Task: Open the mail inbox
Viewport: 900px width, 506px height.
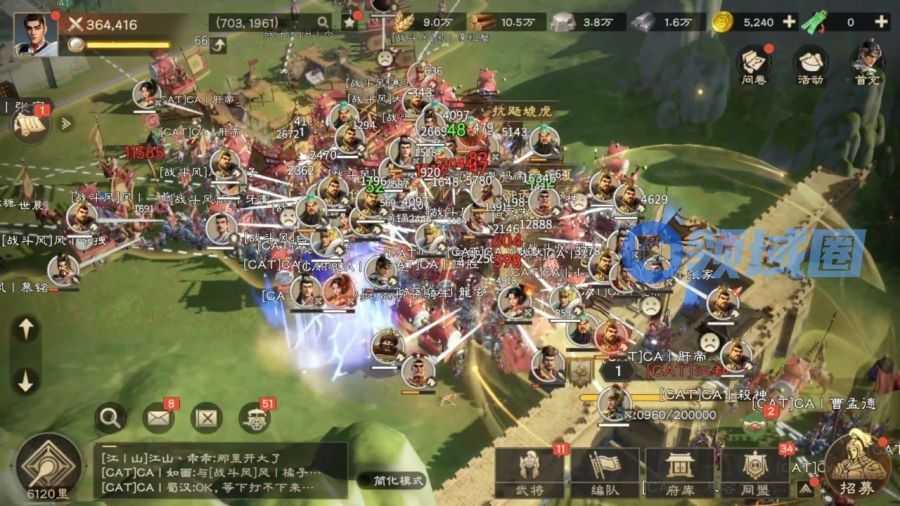Action: 158,417
